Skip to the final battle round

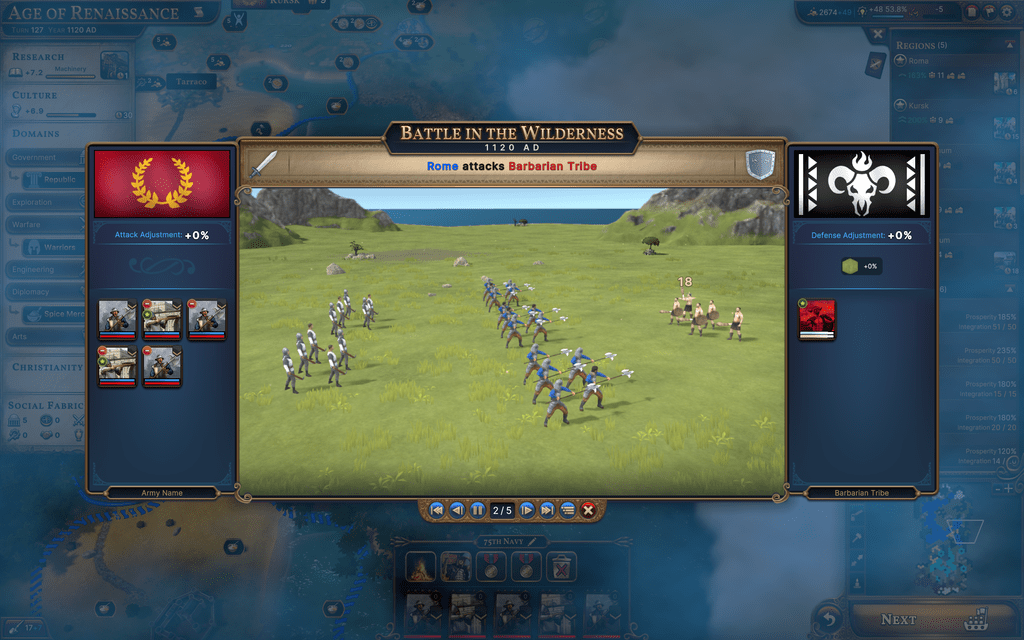click(x=547, y=510)
